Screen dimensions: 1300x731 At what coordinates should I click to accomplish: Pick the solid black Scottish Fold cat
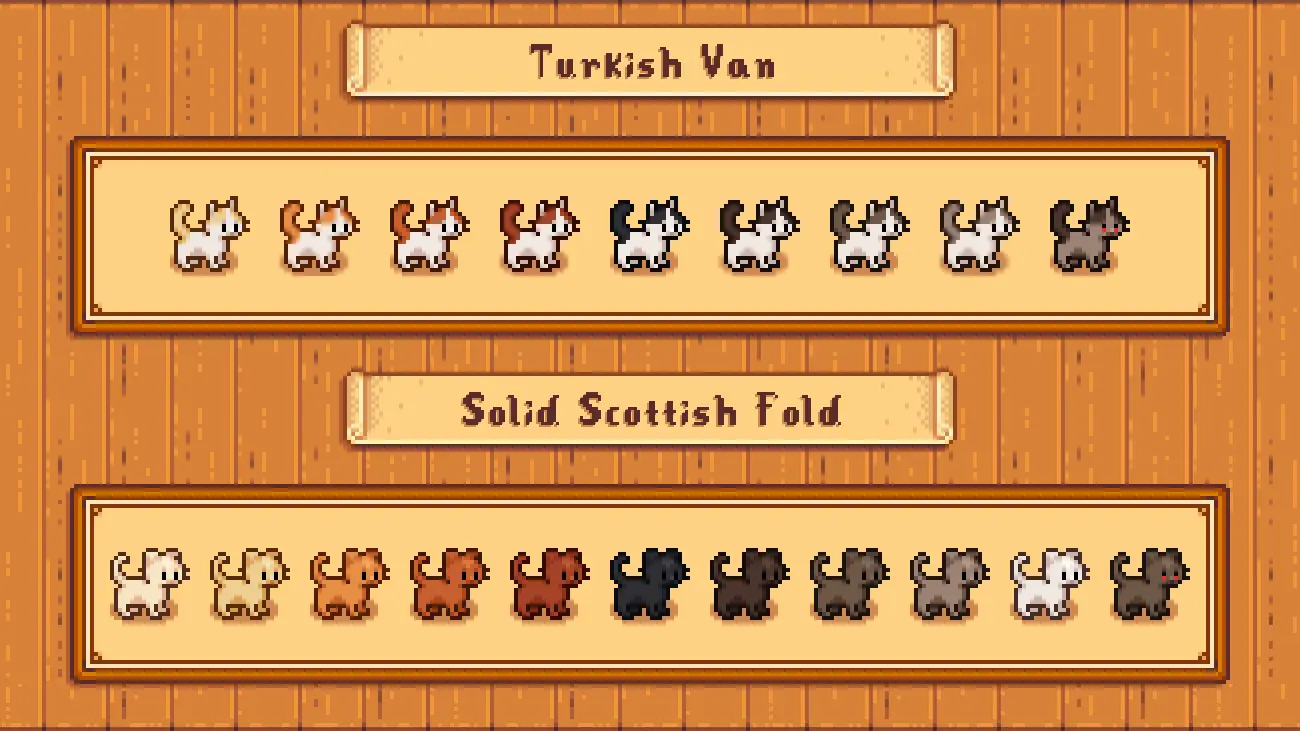(649, 583)
